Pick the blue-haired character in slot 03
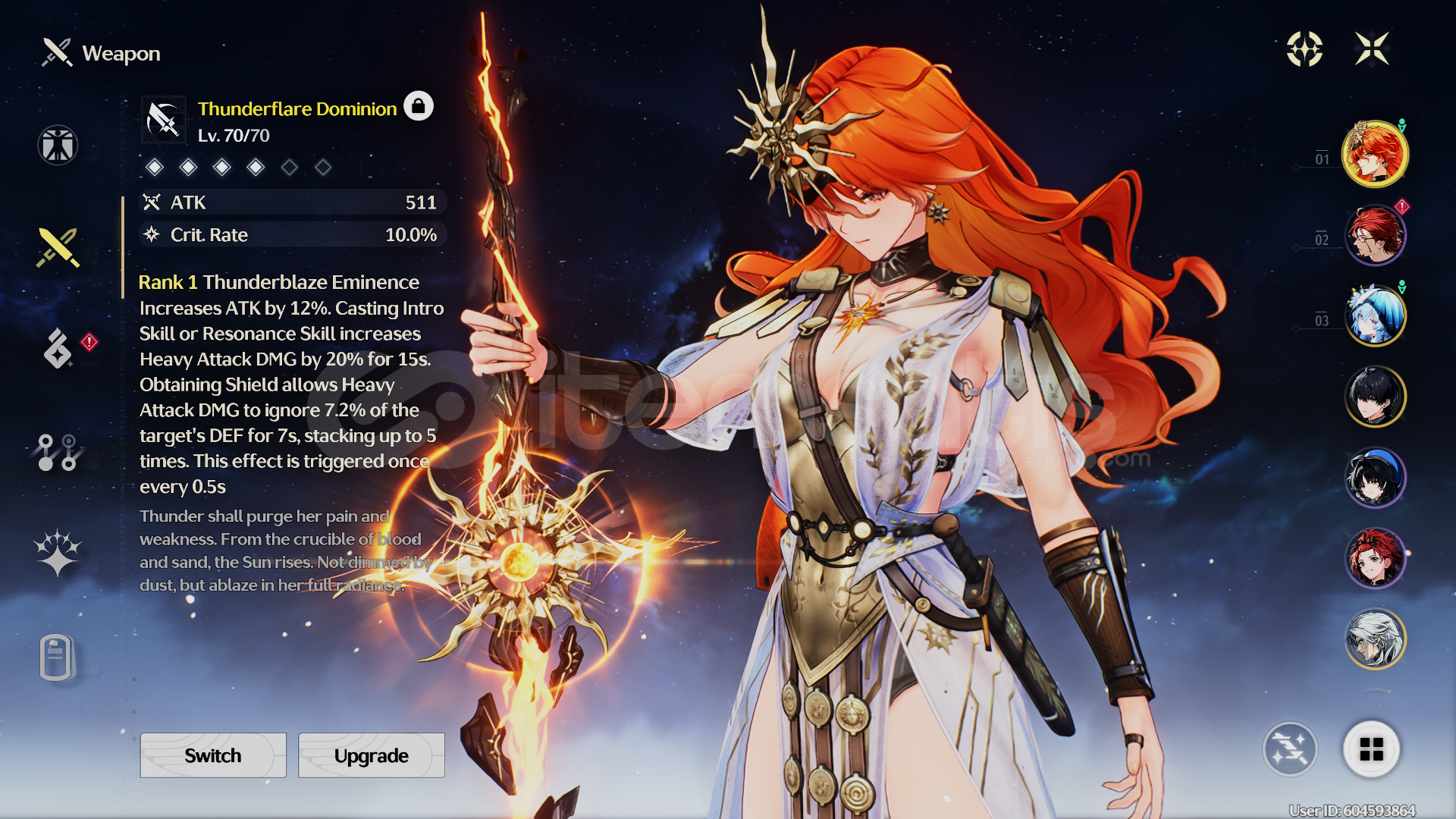 (x=1375, y=315)
